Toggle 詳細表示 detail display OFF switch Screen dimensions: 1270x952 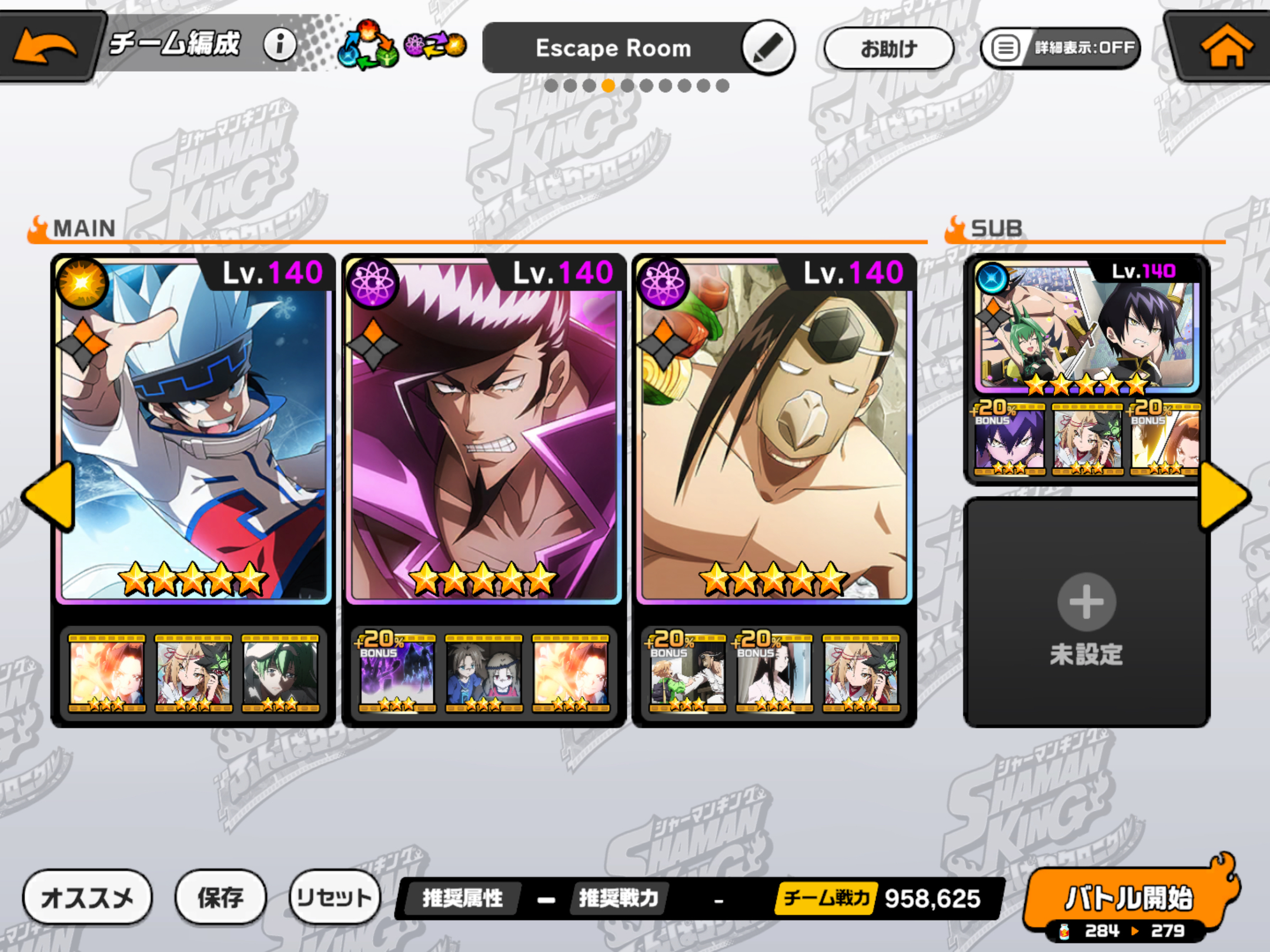click(1061, 48)
